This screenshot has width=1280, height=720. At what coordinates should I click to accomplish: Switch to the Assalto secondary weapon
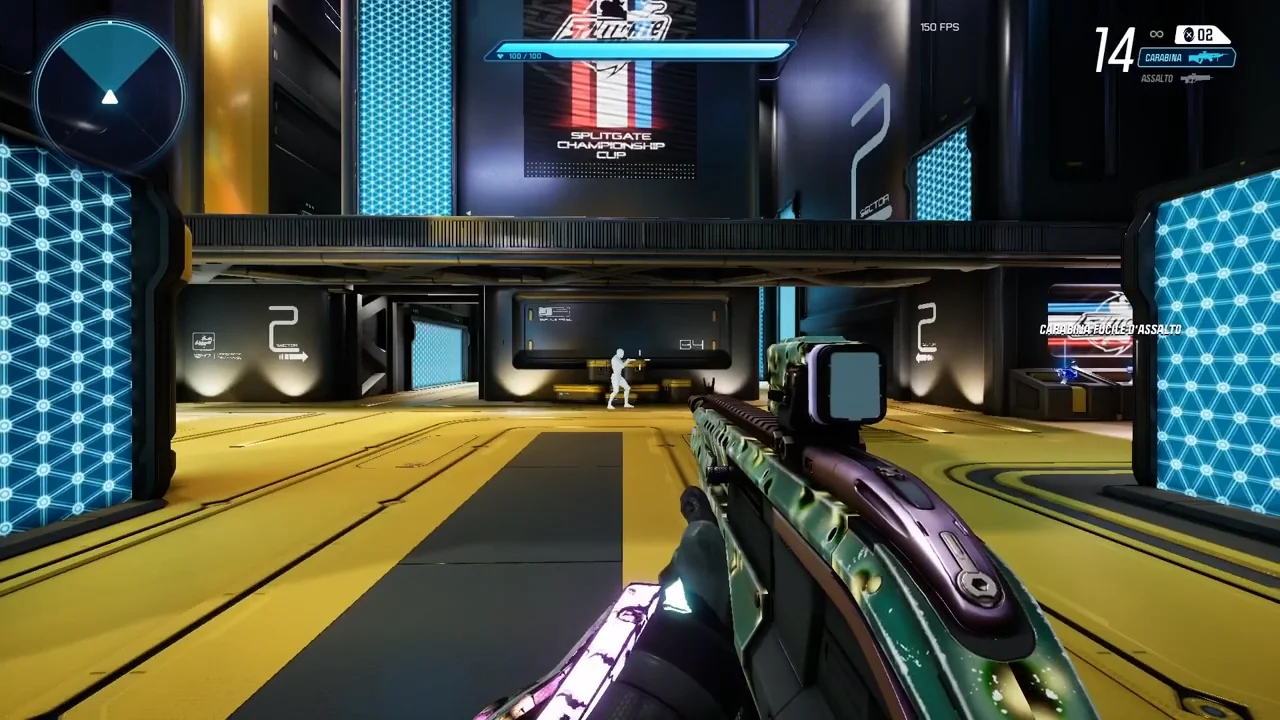coord(1177,78)
